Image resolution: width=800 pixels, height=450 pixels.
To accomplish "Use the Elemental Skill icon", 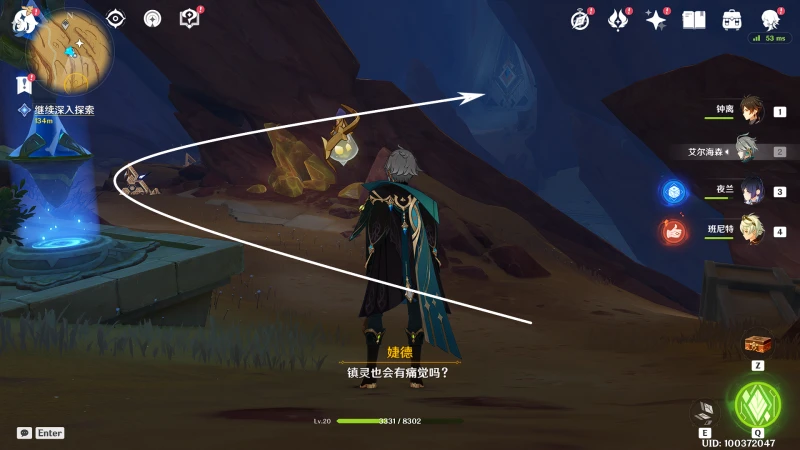I will tap(706, 412).
